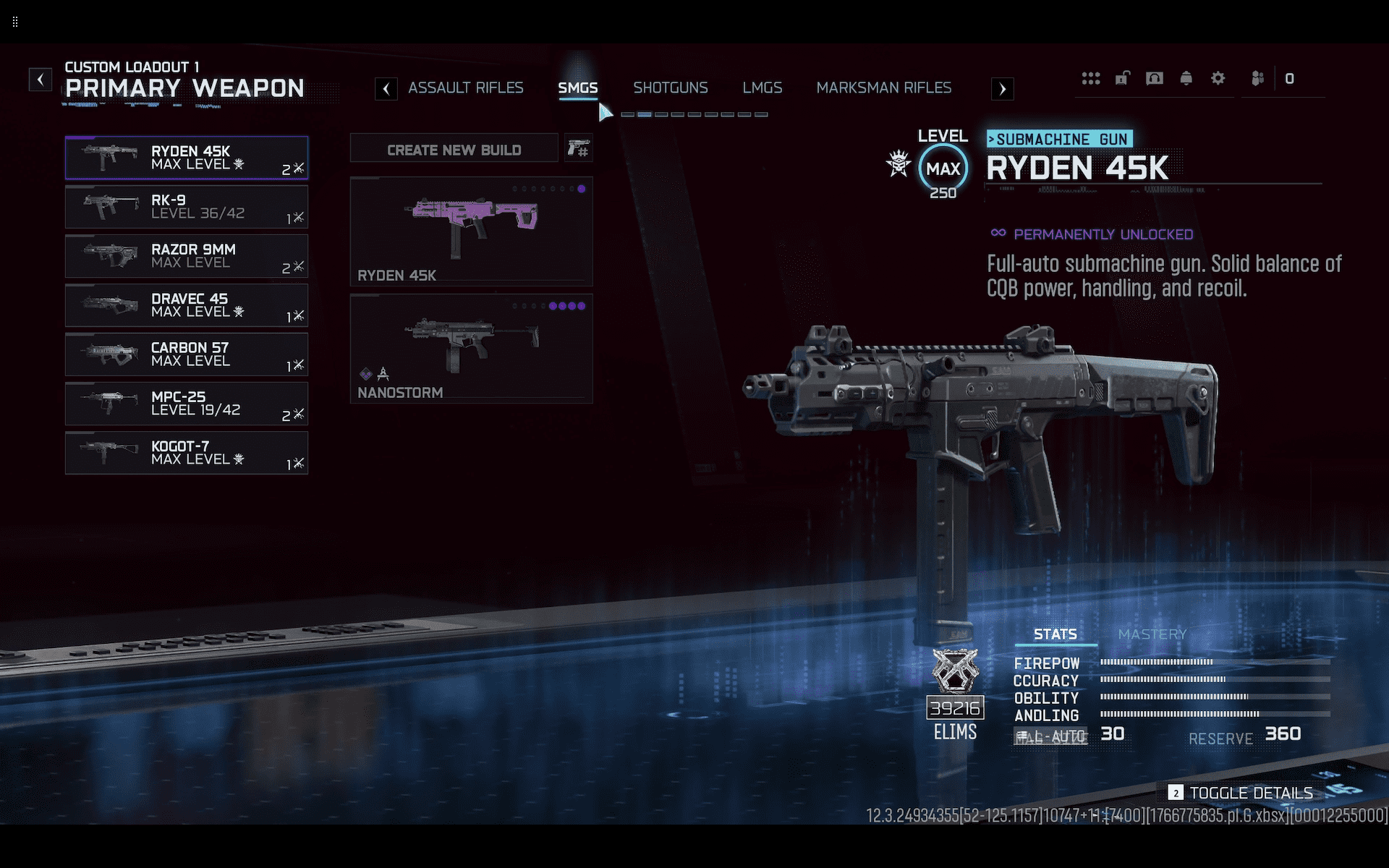Choose the RK-9 from the weapon list
The image size is (1389, 868).
pos(187,207)
